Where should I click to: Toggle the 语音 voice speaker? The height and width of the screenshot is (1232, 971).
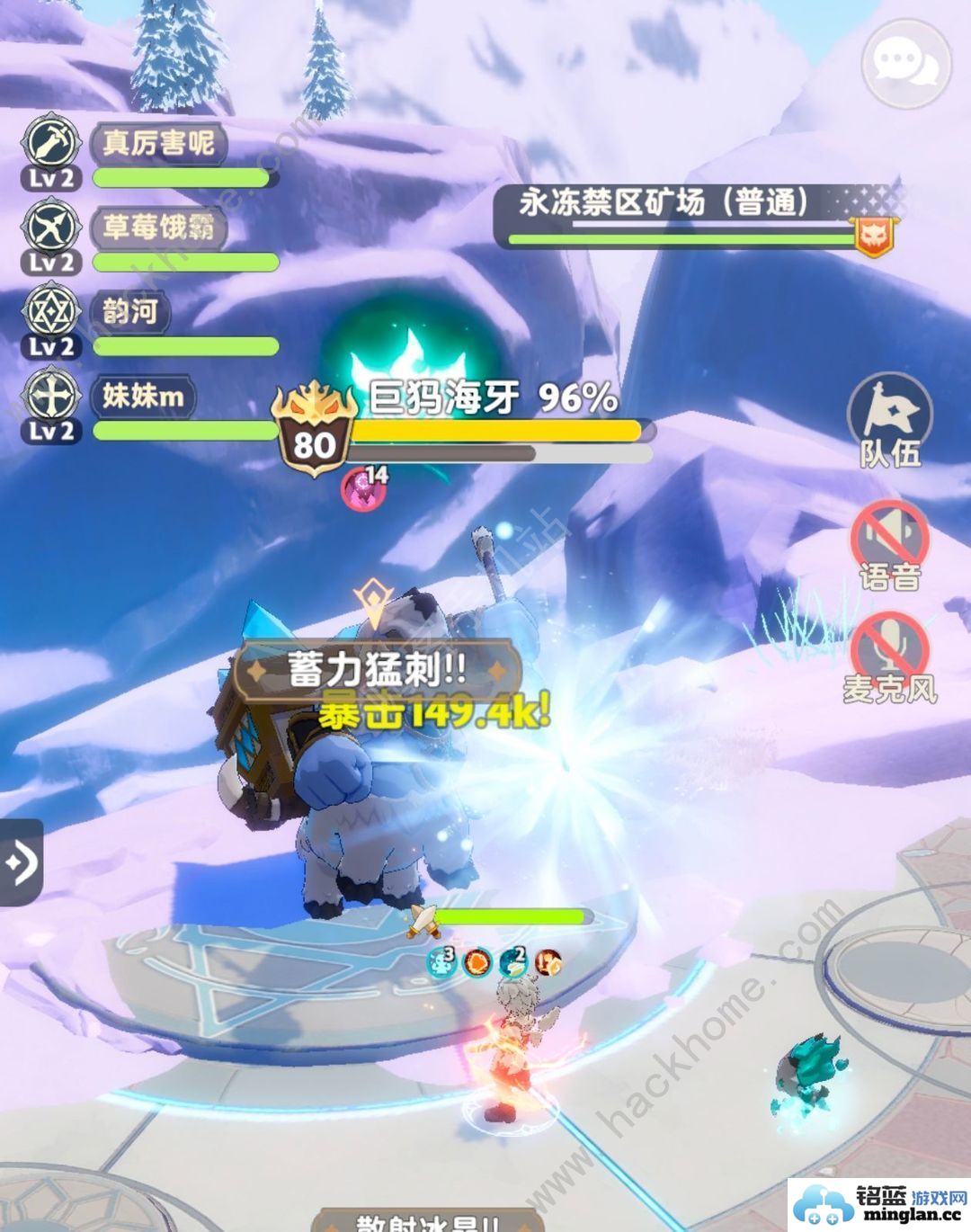[890, 545]
